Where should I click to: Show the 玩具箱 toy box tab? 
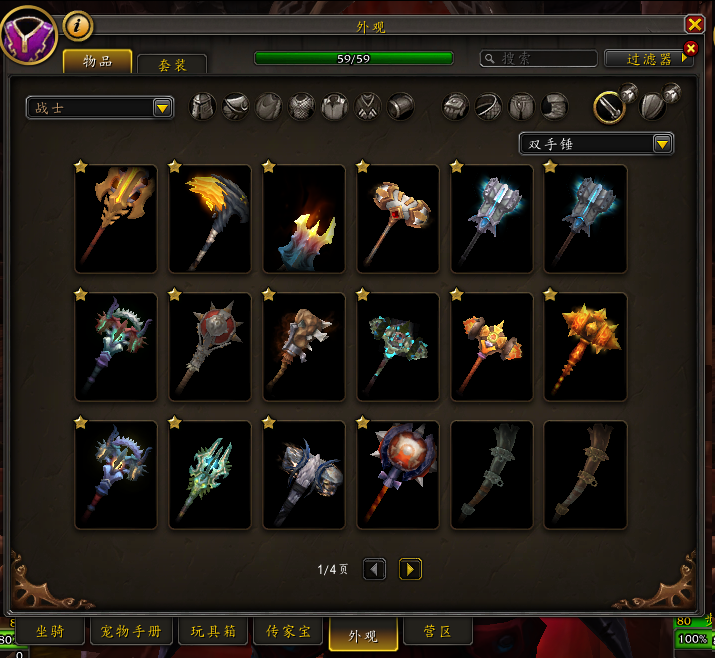tap(211, 632)
